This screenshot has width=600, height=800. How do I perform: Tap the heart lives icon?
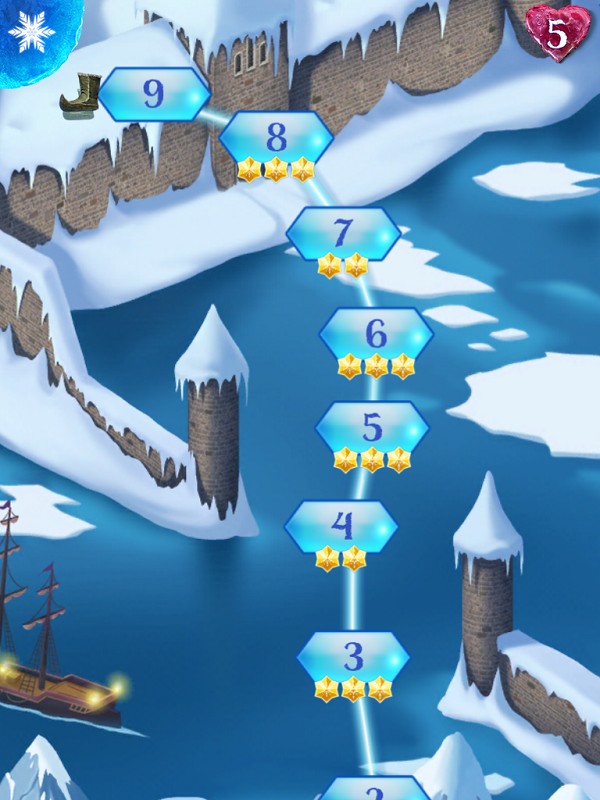[x=558, y=31]
